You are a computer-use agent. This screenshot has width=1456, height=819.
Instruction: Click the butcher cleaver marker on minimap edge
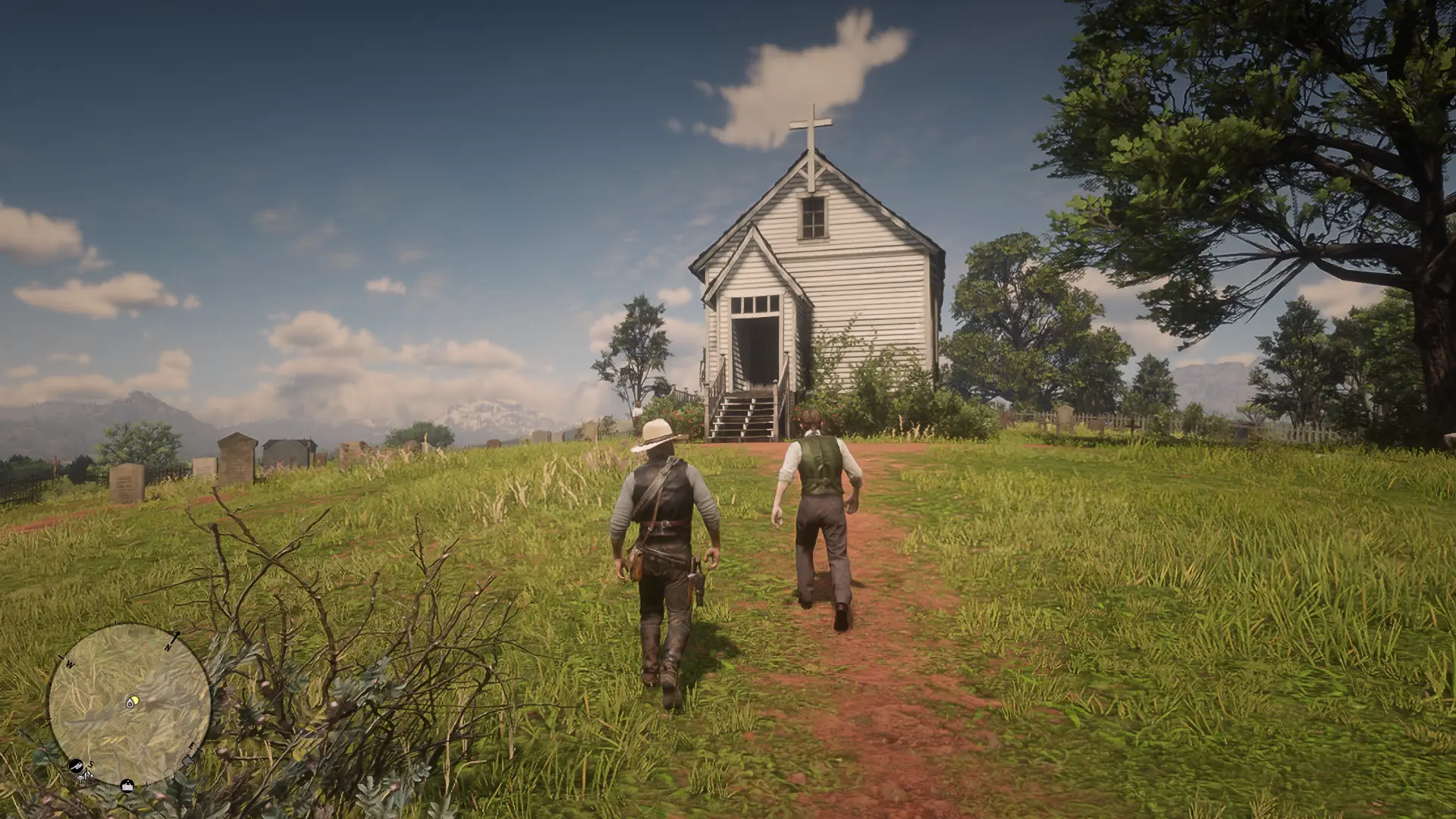coord(76,765)
